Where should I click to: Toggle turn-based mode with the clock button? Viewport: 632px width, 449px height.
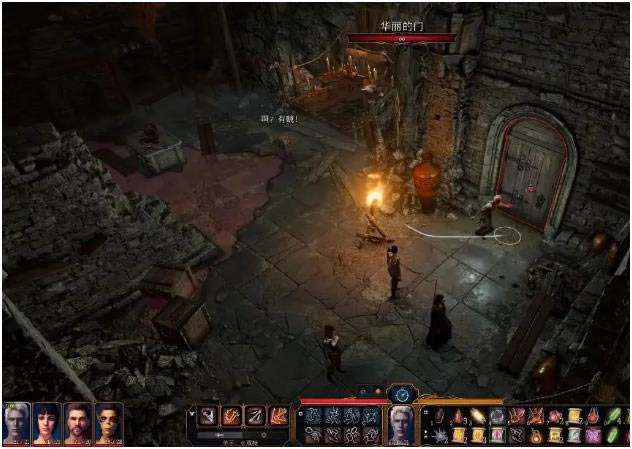tap(402, 394)
